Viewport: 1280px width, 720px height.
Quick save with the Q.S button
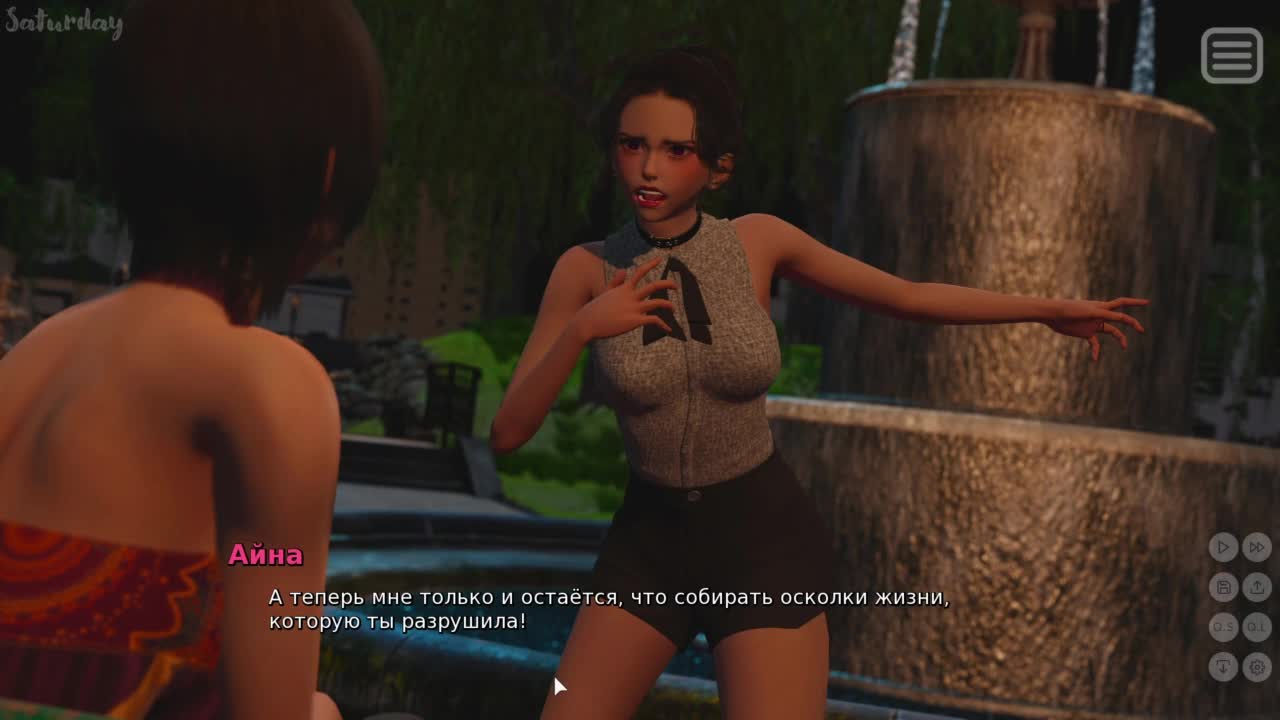point(1223,627)
